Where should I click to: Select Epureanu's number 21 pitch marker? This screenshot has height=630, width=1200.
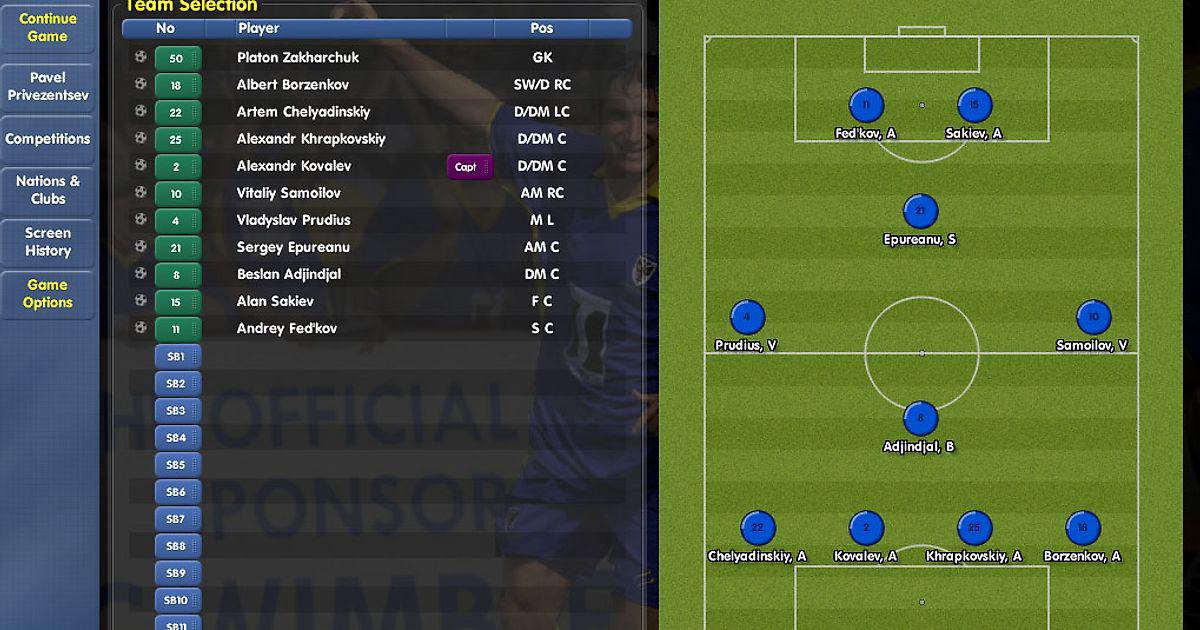(x=920, y=212)
